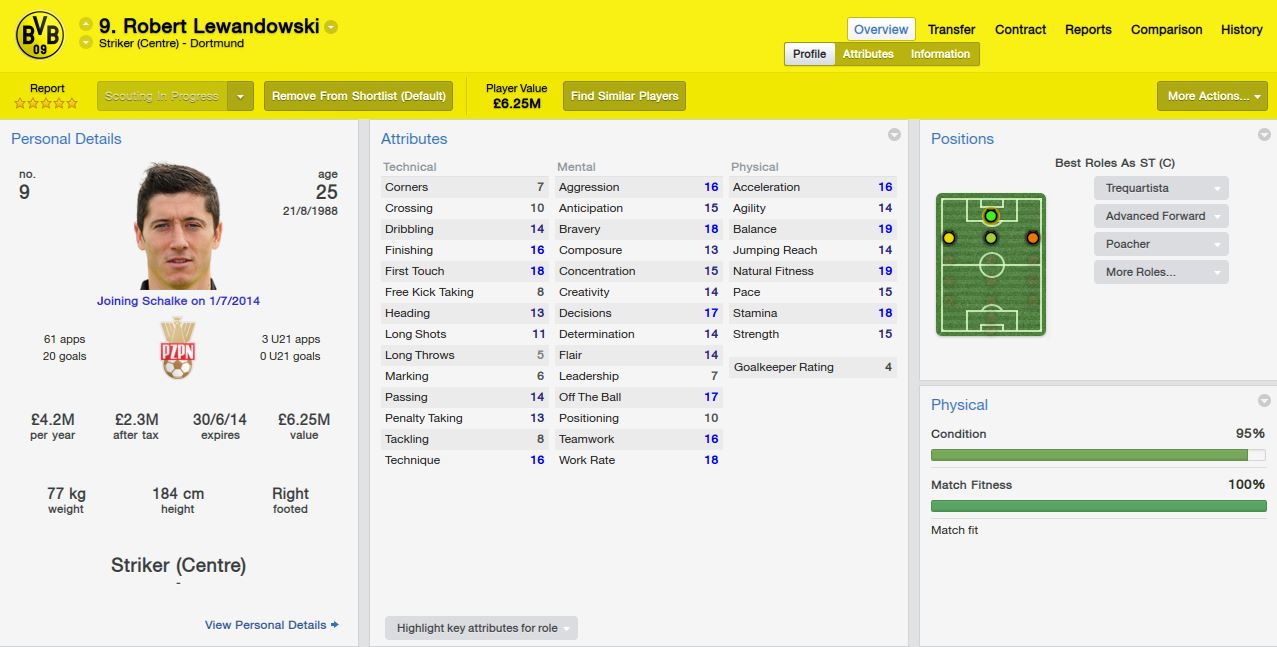Open the Positions panel options arrow

pos(1264,135)
